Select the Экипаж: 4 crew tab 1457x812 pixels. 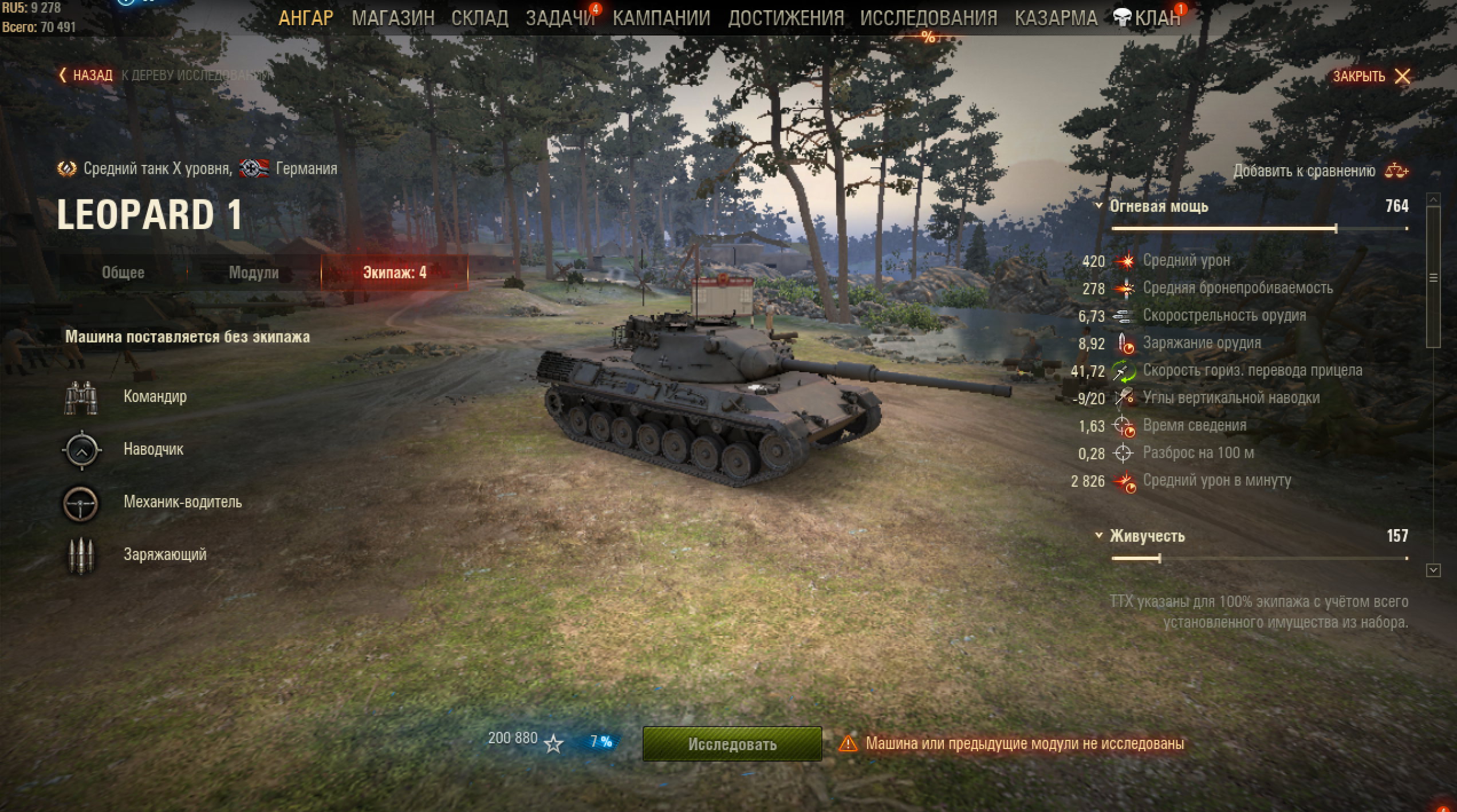point(395,273)
